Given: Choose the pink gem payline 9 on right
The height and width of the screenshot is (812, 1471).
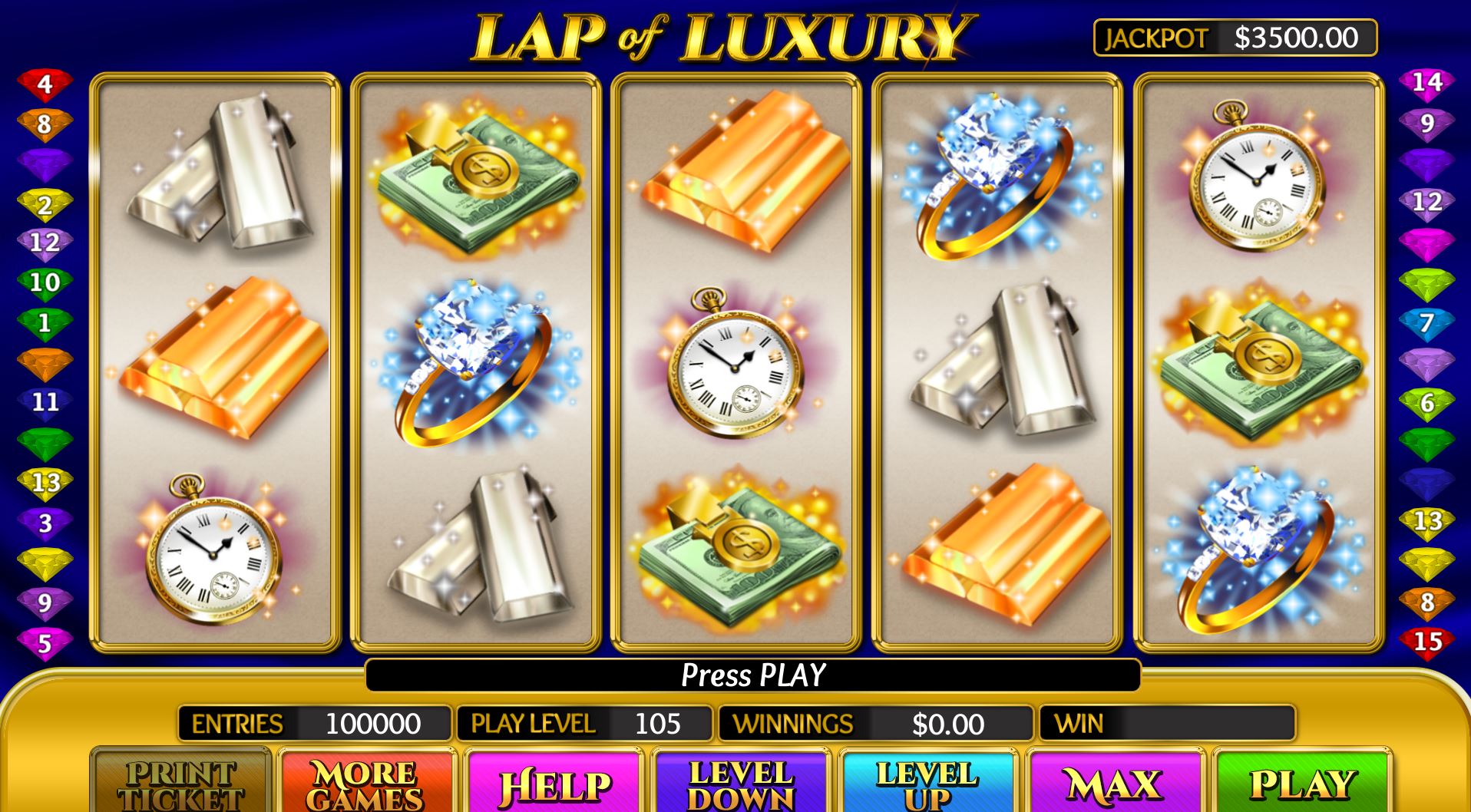Looking at the screenshot, I should (x=1430, y=123).
